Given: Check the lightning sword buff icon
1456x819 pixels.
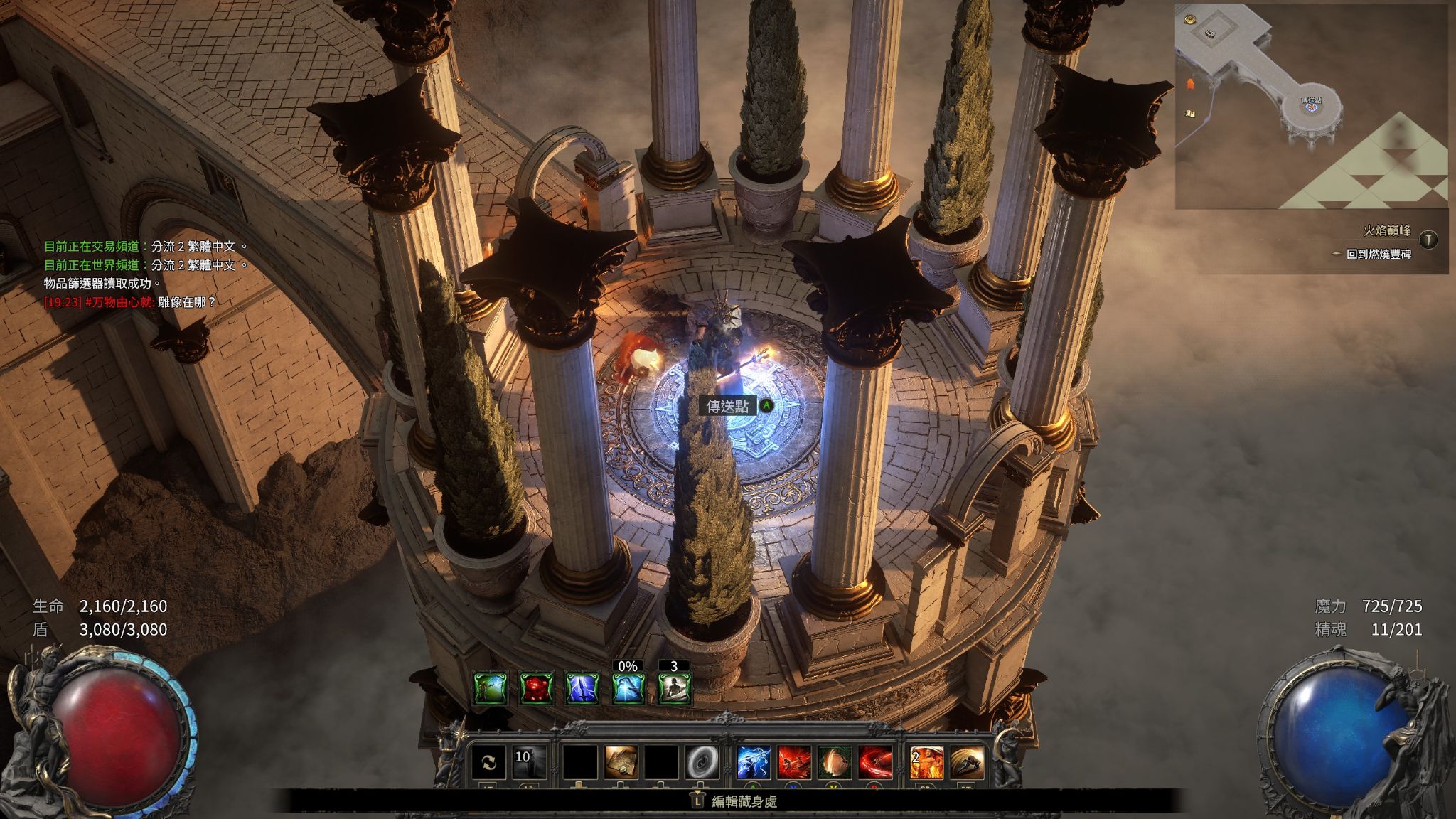Looking at the screenshot, I should click(x=582, y=688).
